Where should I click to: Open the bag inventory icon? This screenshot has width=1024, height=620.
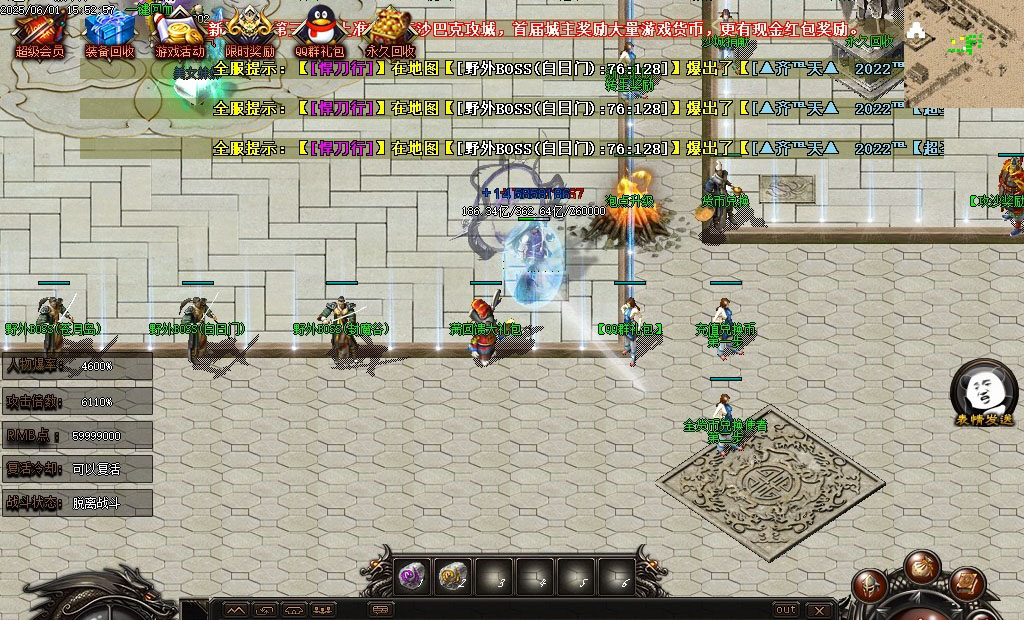click(921, 568)
